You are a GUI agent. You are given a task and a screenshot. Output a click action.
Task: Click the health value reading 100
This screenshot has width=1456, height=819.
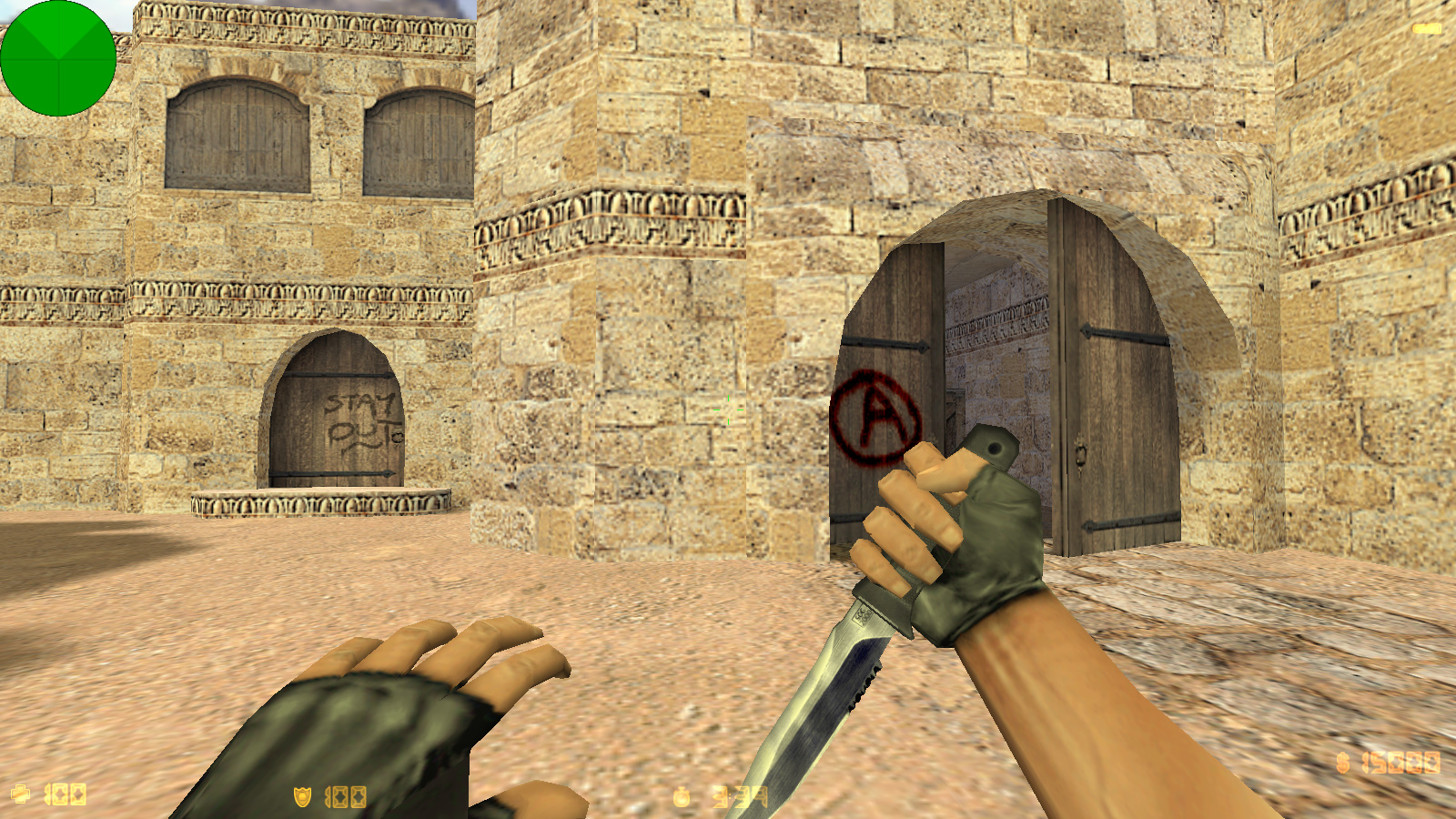(64, 794)
